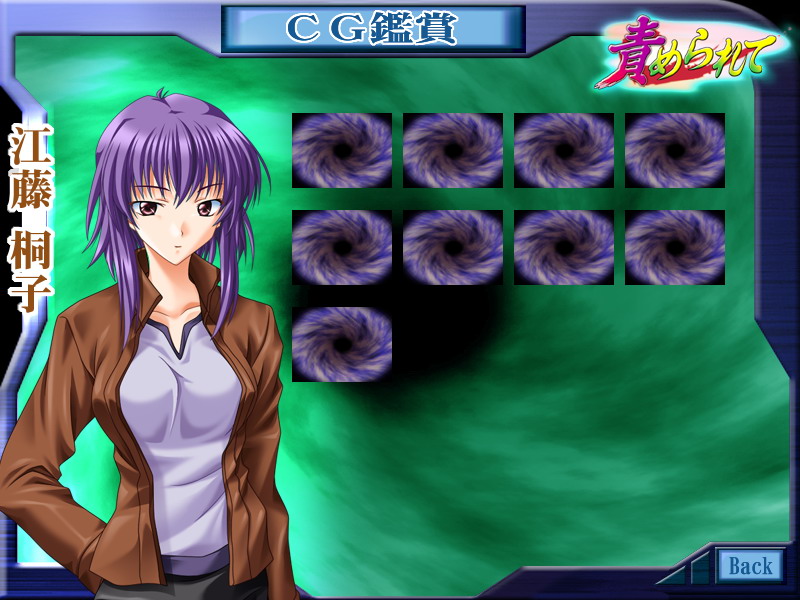Click the Back button
Viewport: 800px width, 600px height.
pyautogui.click(x=750, y=566)
